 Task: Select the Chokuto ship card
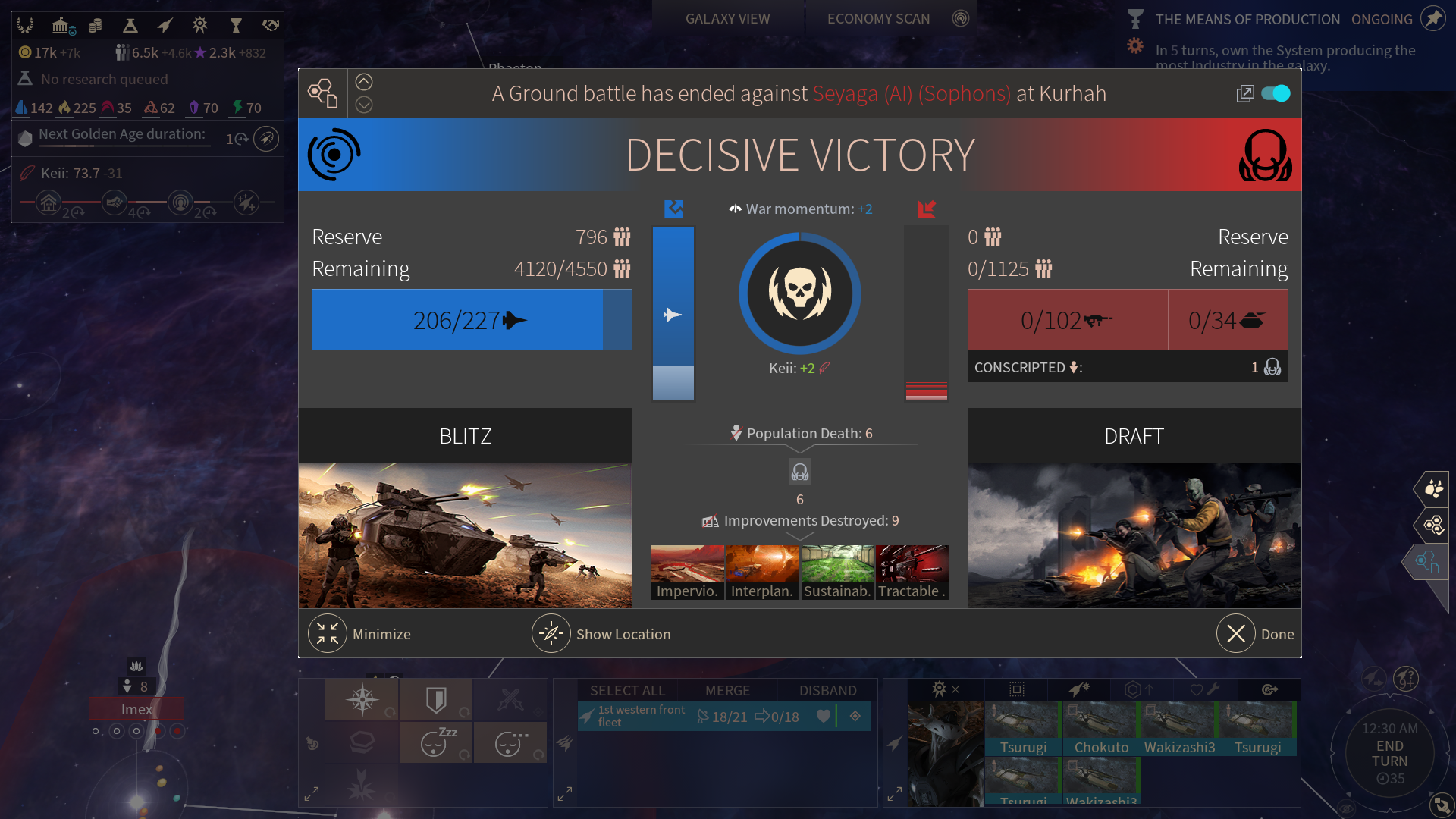pyautogui.click(x=1101, y=729)
